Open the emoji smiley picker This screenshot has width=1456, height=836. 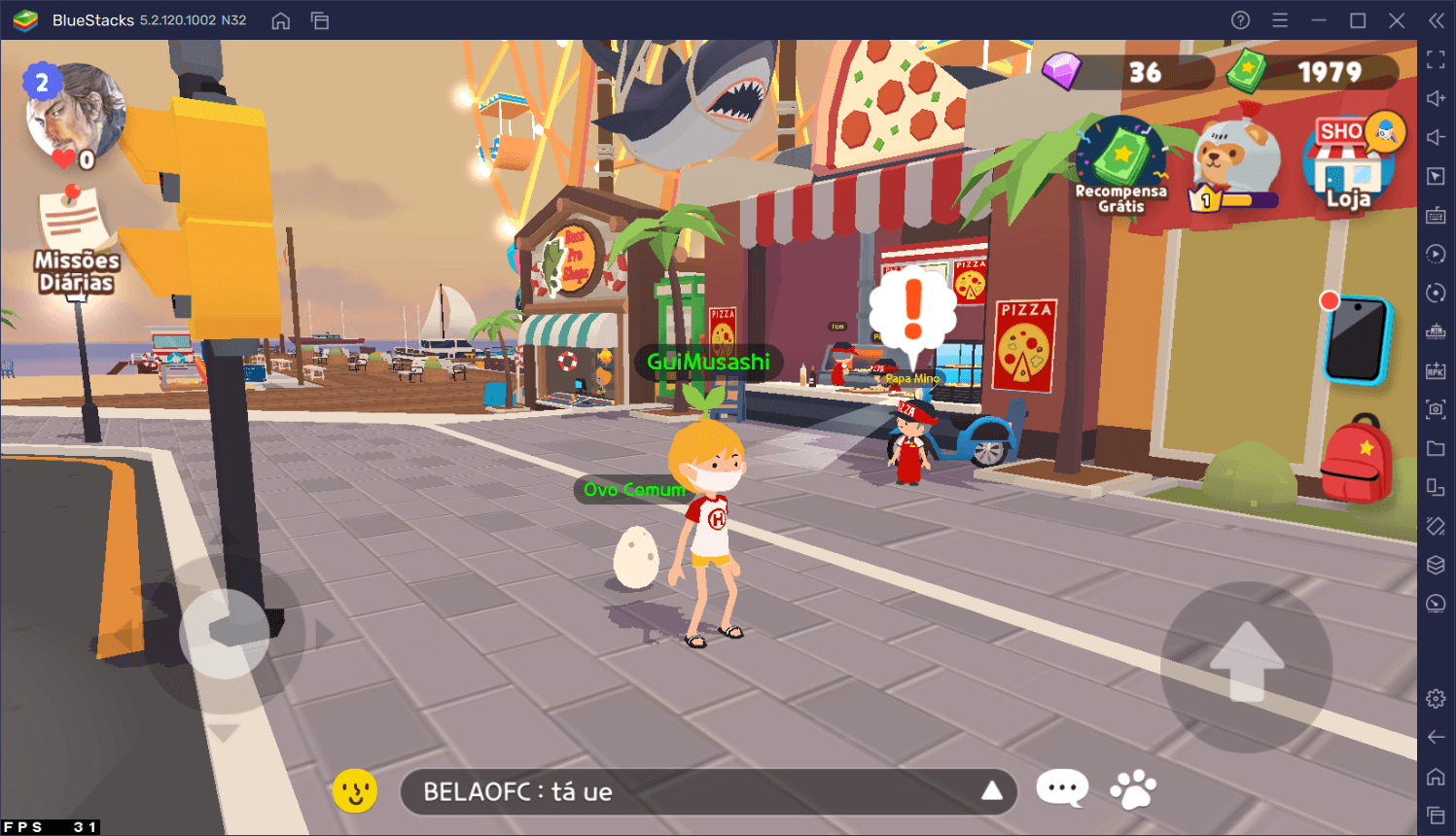click(355, 790)
